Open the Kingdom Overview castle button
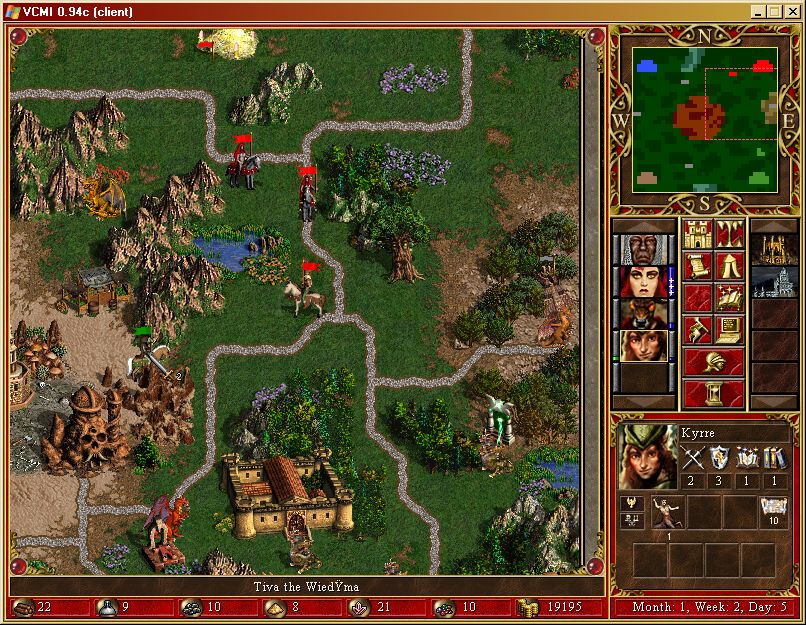 tap(697, 236)
